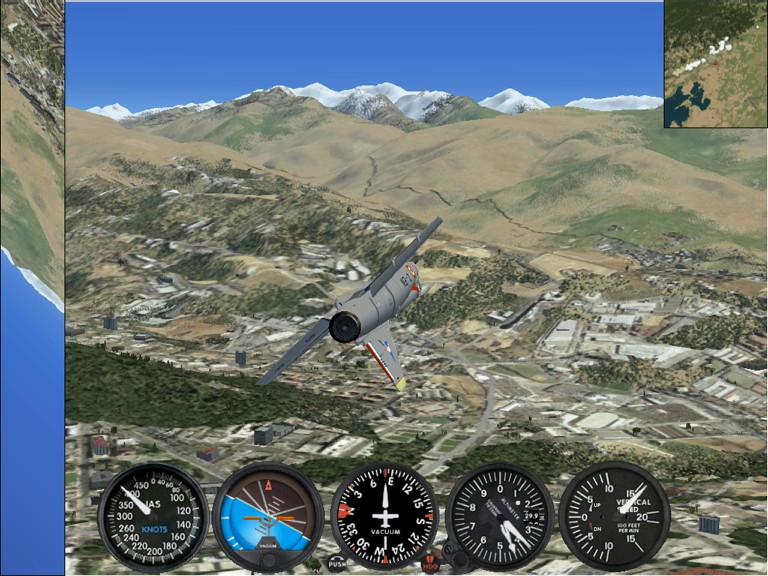Click the airspeed indicator gauge
Viewport: 768px width, 576px height.
click(x=153, y=516)
